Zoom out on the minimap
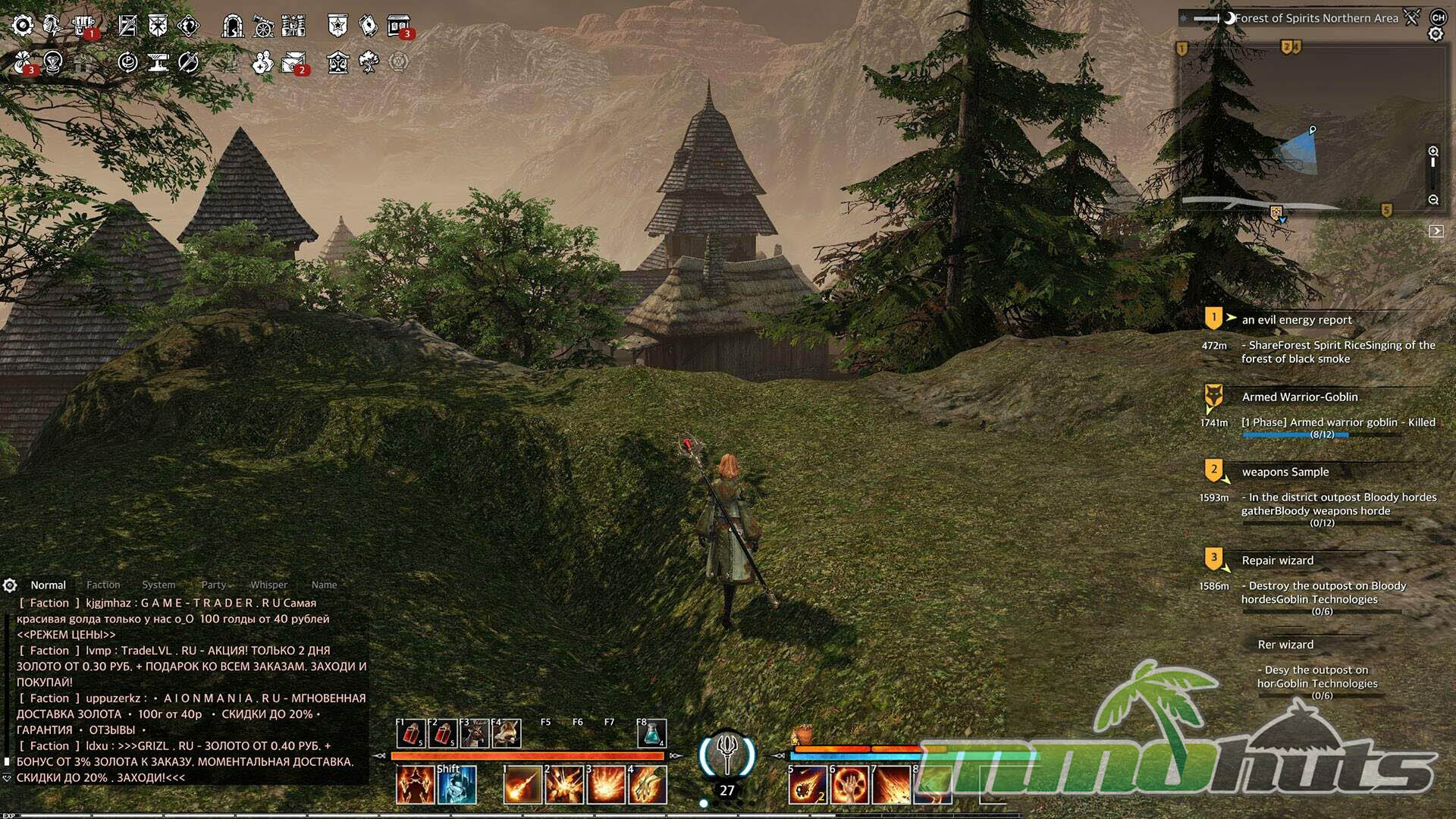This screenshot has width=1456, height=819. (1433, 200)
